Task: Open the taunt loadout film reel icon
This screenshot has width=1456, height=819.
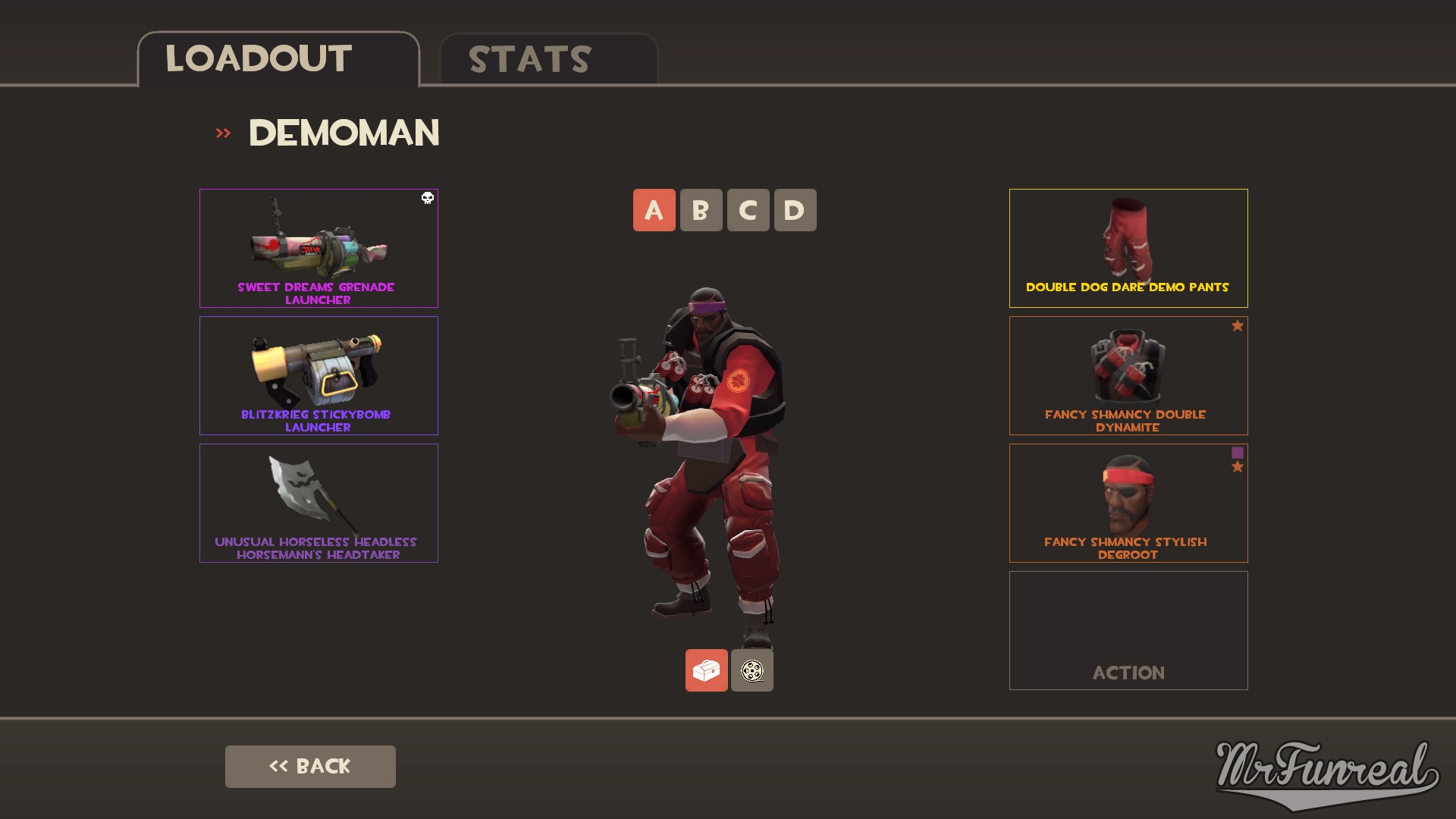Action: click(x=752, y=670)
